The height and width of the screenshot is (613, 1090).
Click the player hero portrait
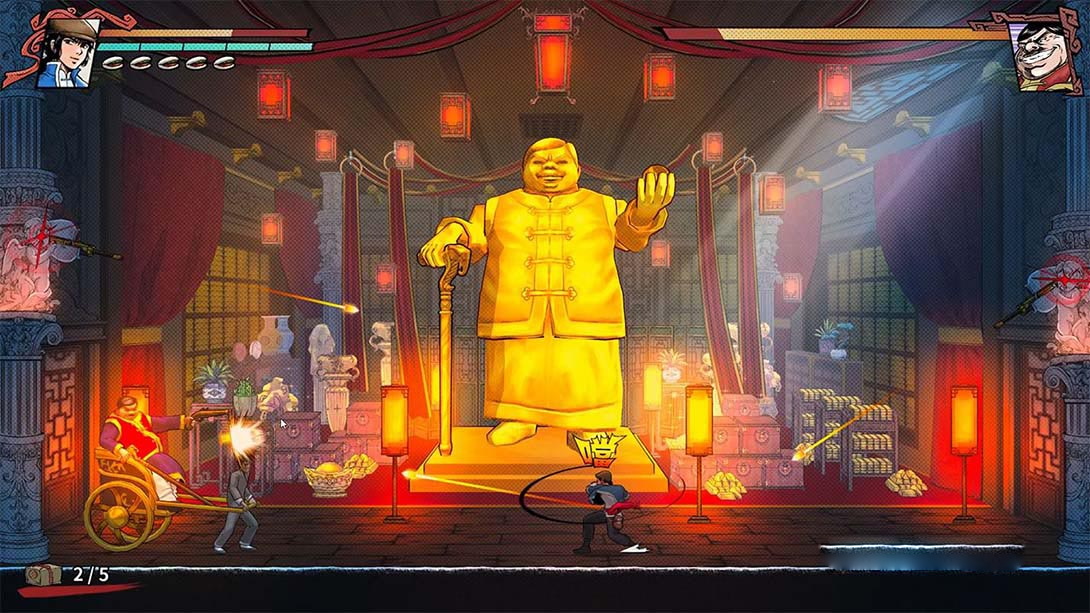(x=67, y=50)
